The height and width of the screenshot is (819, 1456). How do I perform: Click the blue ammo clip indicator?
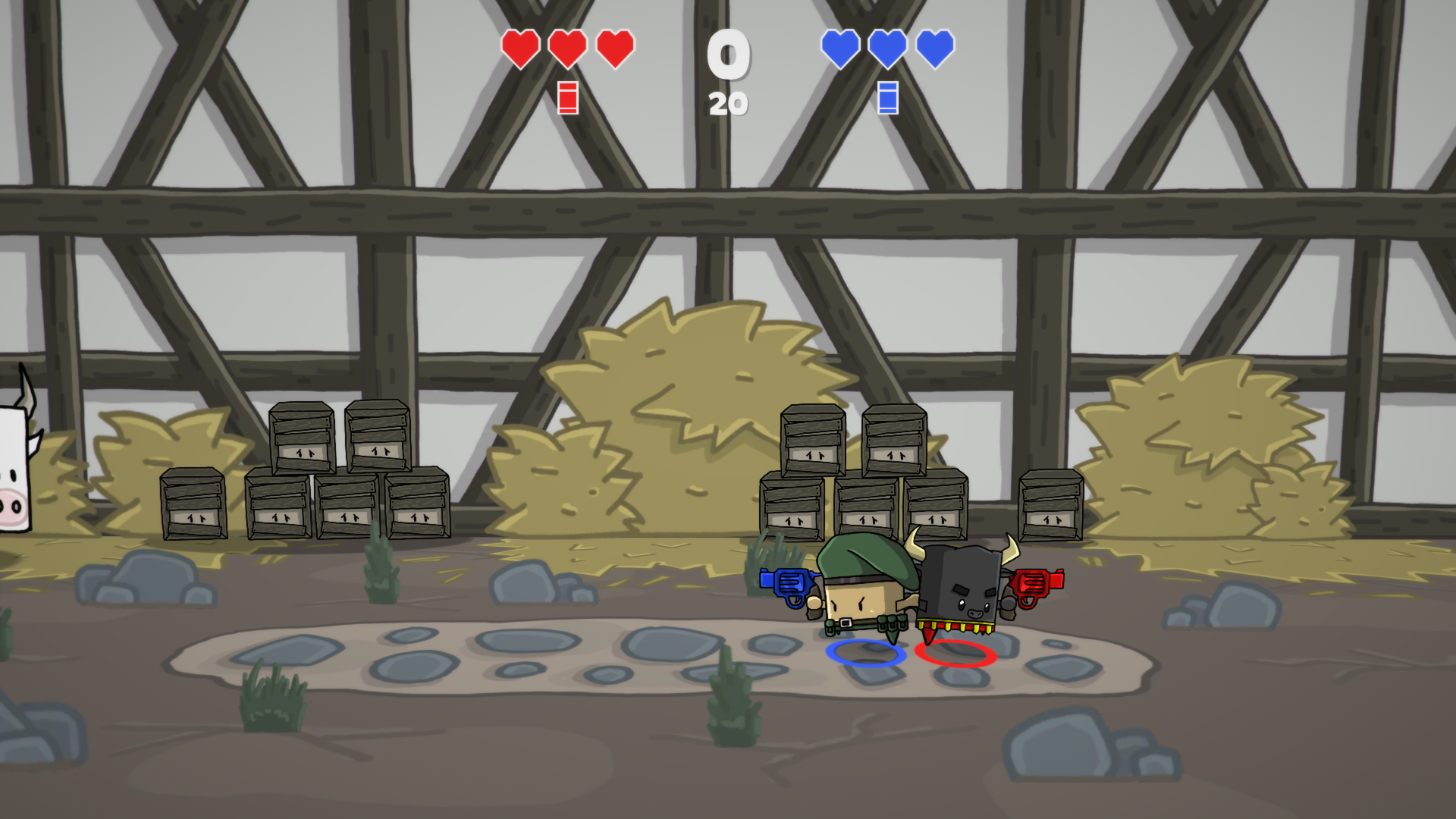[x=886, y=99]
